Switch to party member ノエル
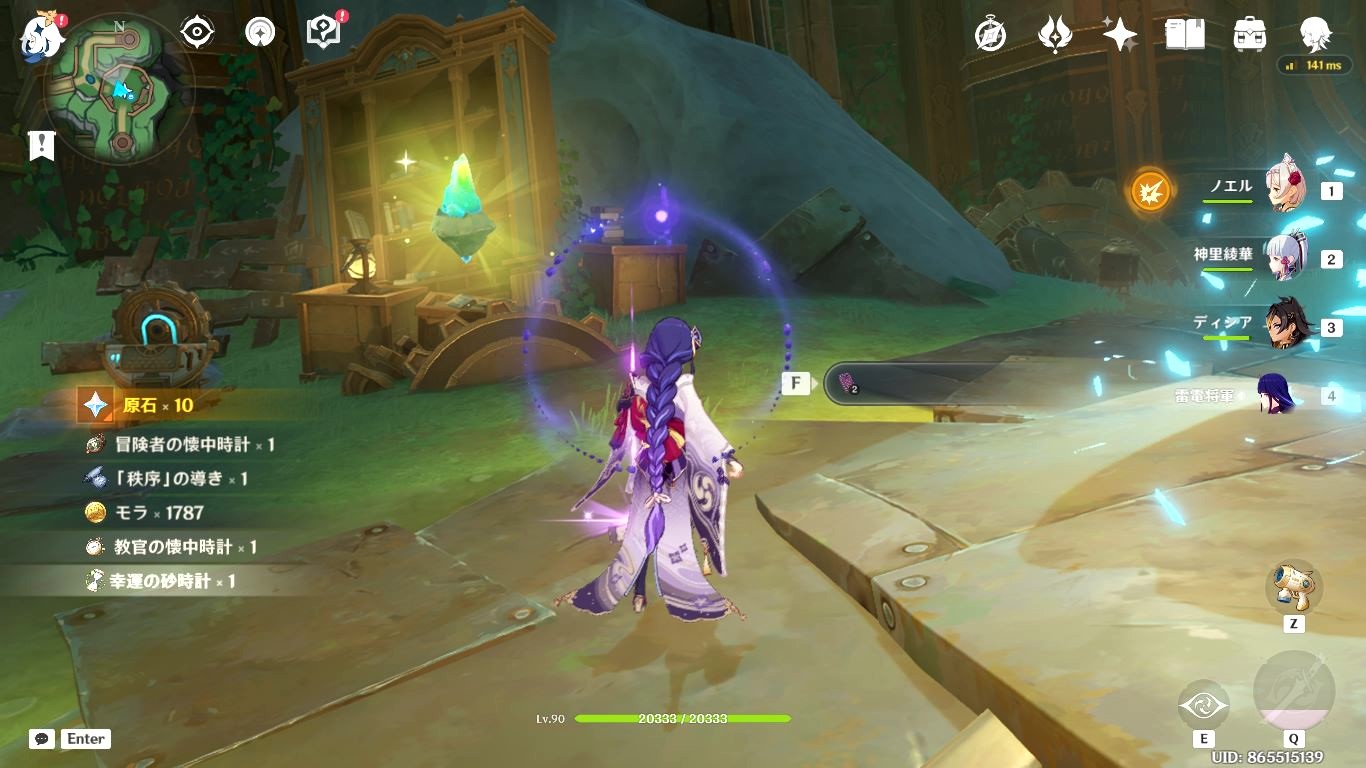 (1286, 187)
